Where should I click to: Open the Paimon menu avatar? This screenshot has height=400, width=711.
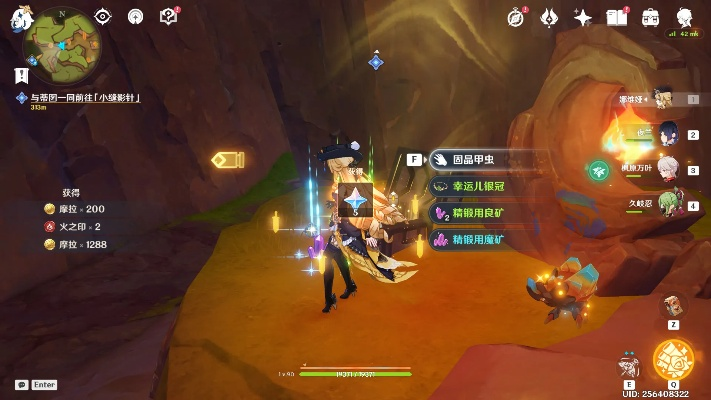(20, 16)
